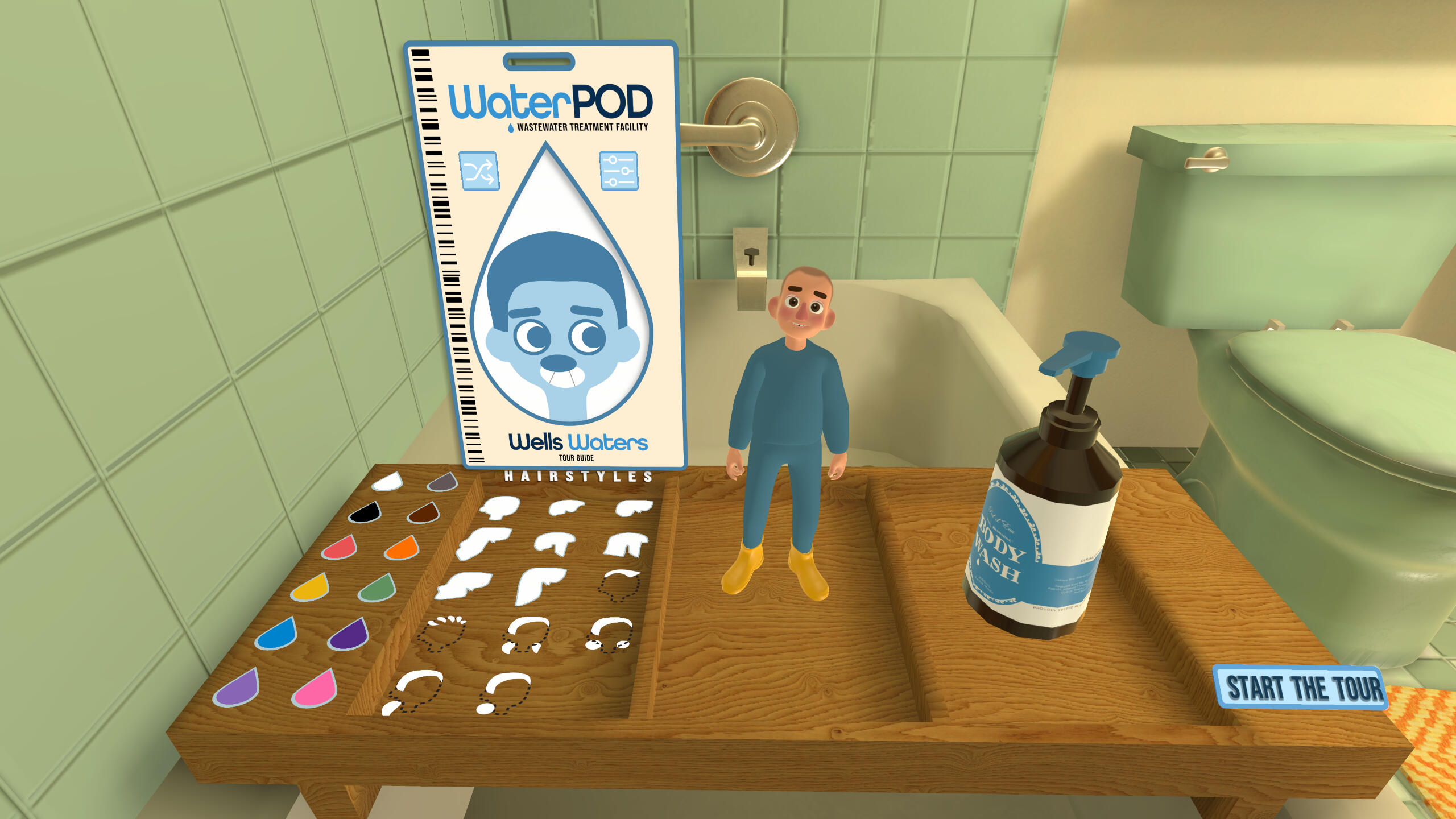Start the tour
This screenshot has width=1456, height=819.
point(1301,688)
